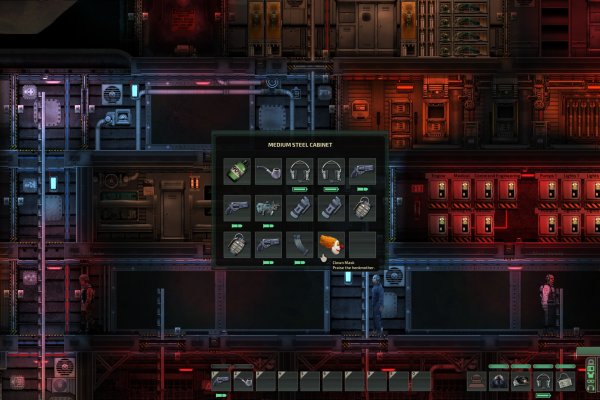The height and width of the screenshot is (400, 600).
Task: Grab the curved magazine in the cabinet
Action: tap(299, 245)
